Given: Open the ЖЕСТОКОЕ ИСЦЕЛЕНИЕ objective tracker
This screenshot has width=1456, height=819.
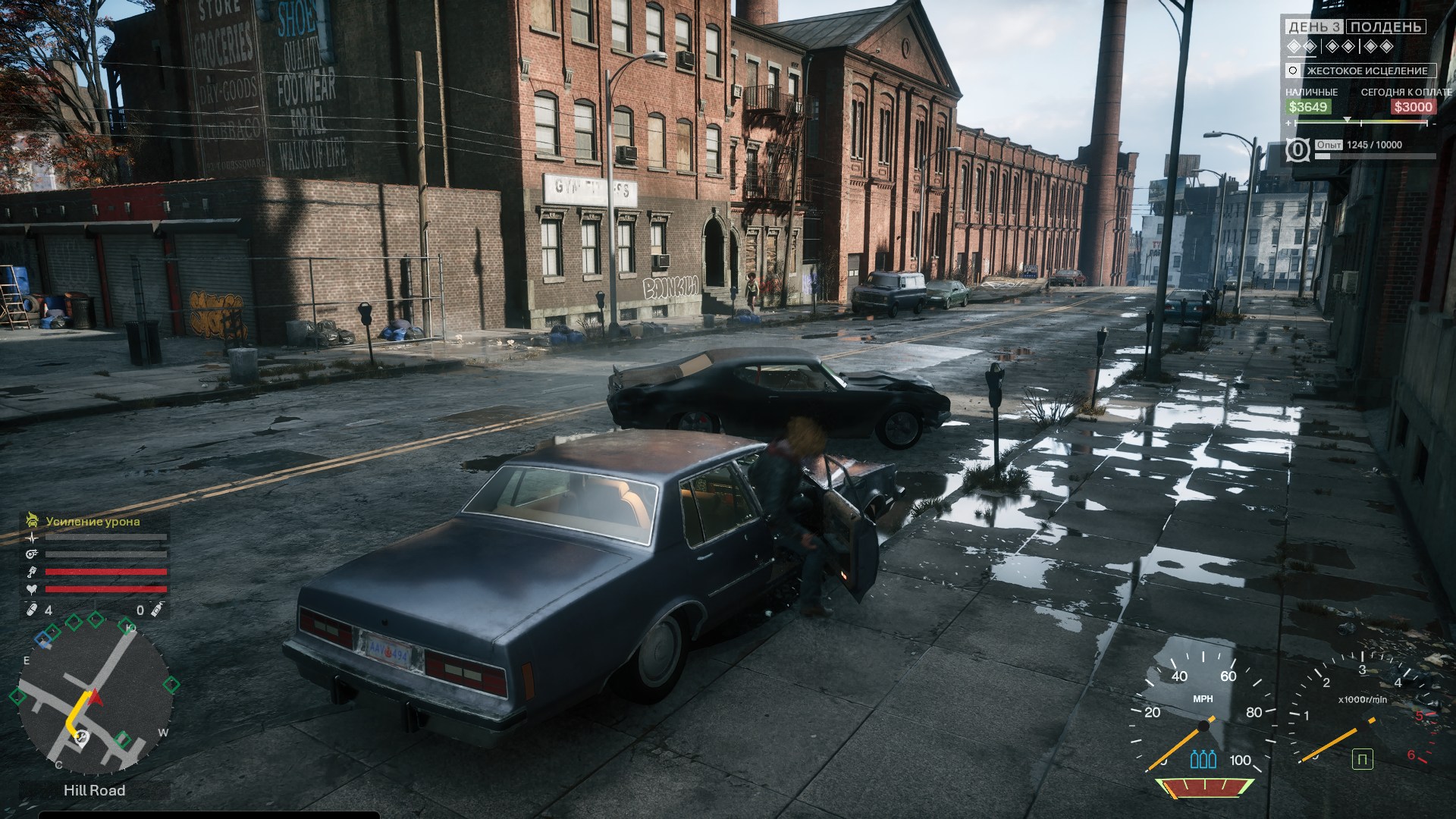Looking at the screenshot, I should [x=1360, y=71].
